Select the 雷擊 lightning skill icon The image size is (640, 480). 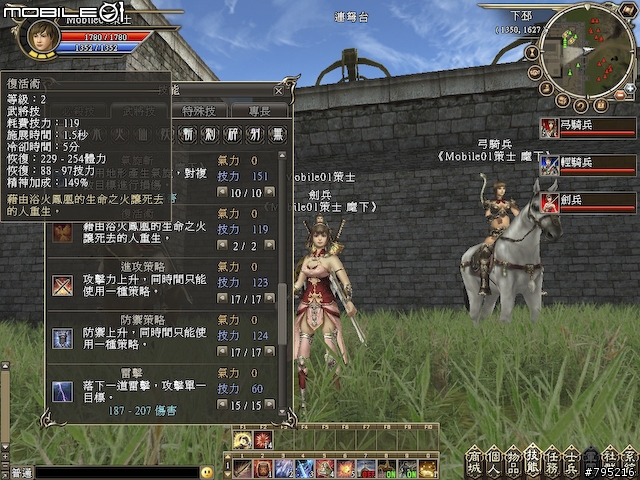coord(63,390)
